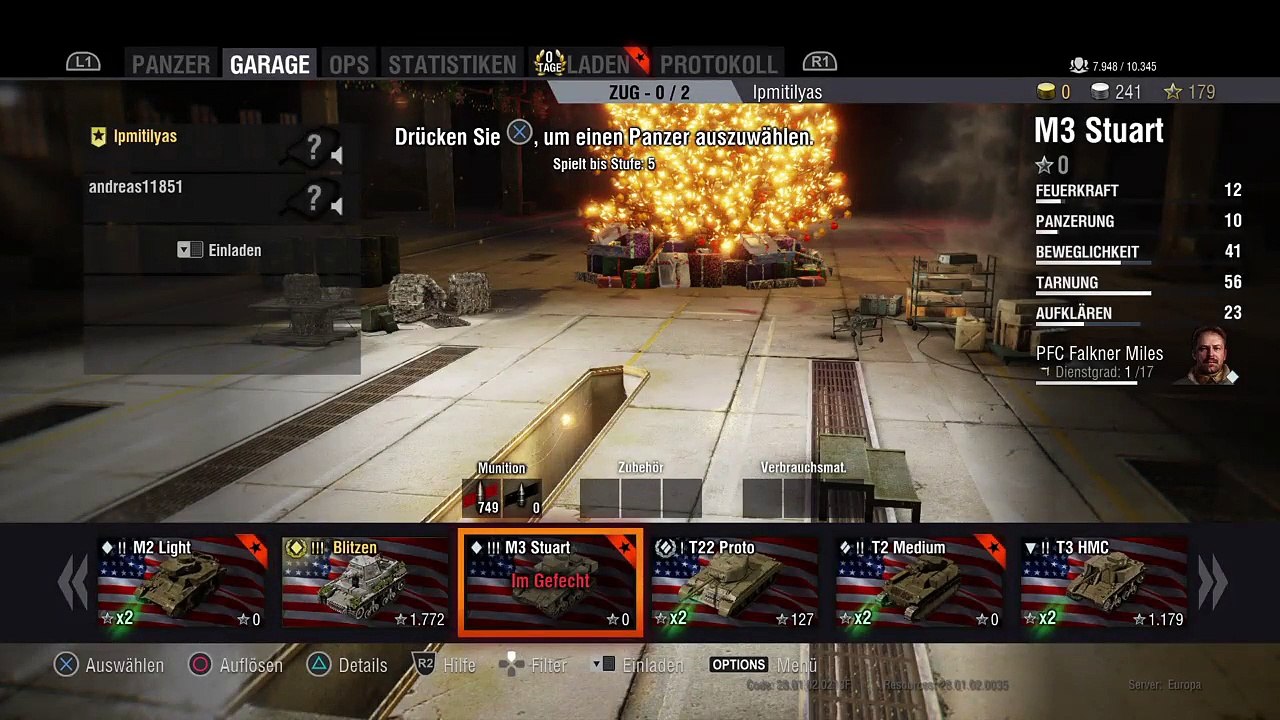The width and height of the screenshot is (1280, 720).
Task: Show previous tanks with left carousel arrow
Action: (x=72, y=583)
